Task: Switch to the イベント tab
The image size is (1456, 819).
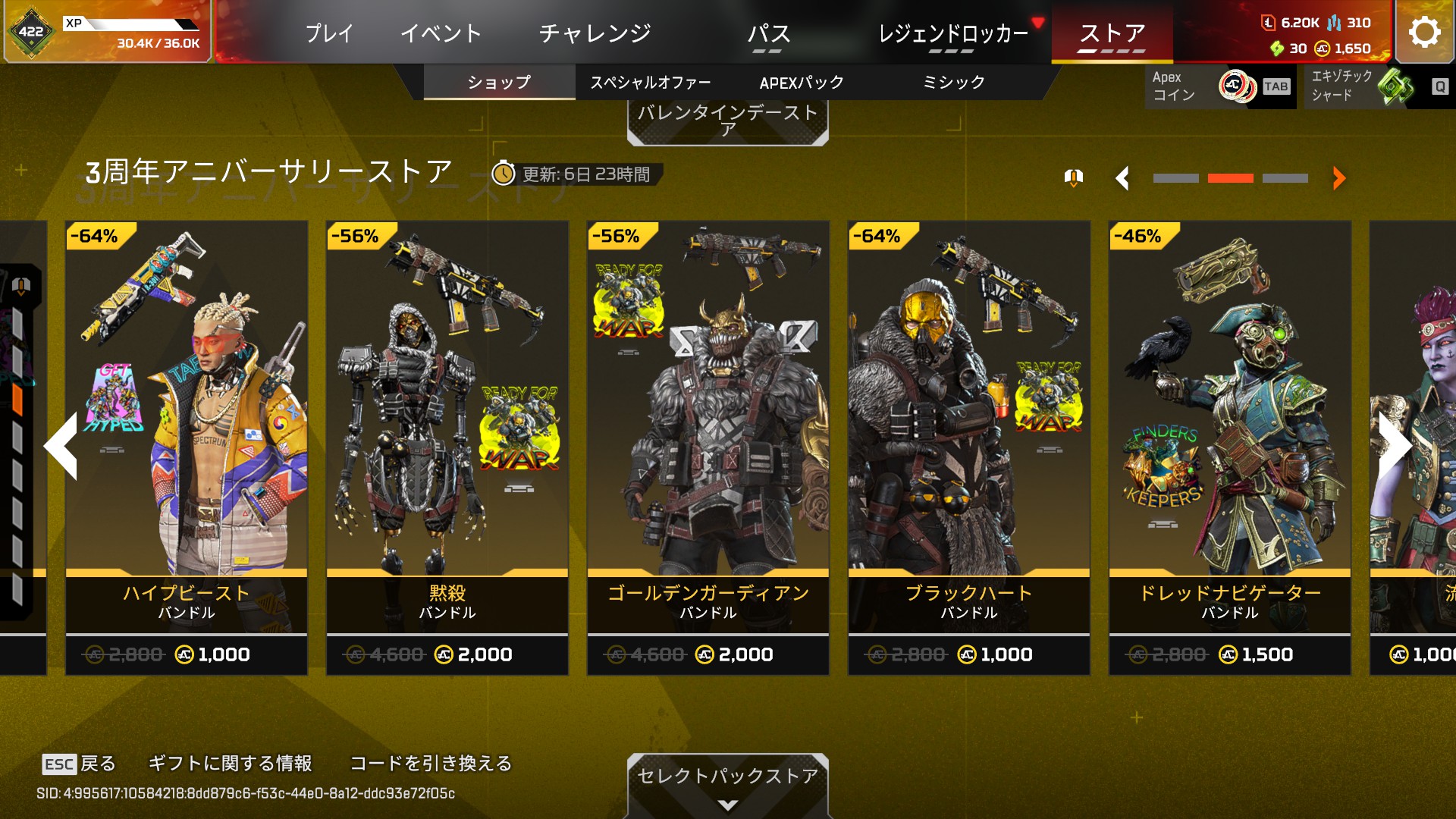Action: tap(441, 33)
